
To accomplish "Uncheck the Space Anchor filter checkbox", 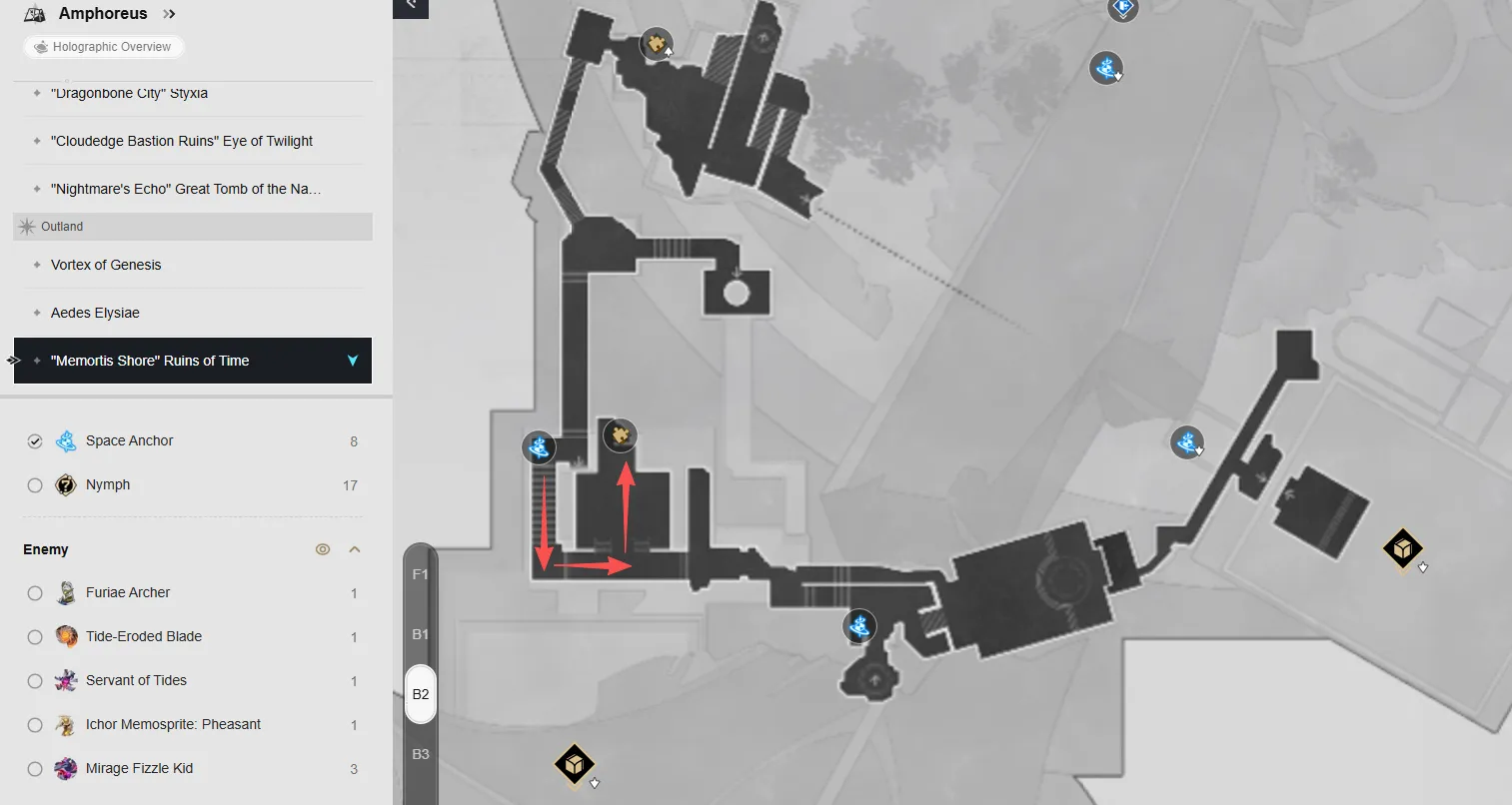I will 35,440.
